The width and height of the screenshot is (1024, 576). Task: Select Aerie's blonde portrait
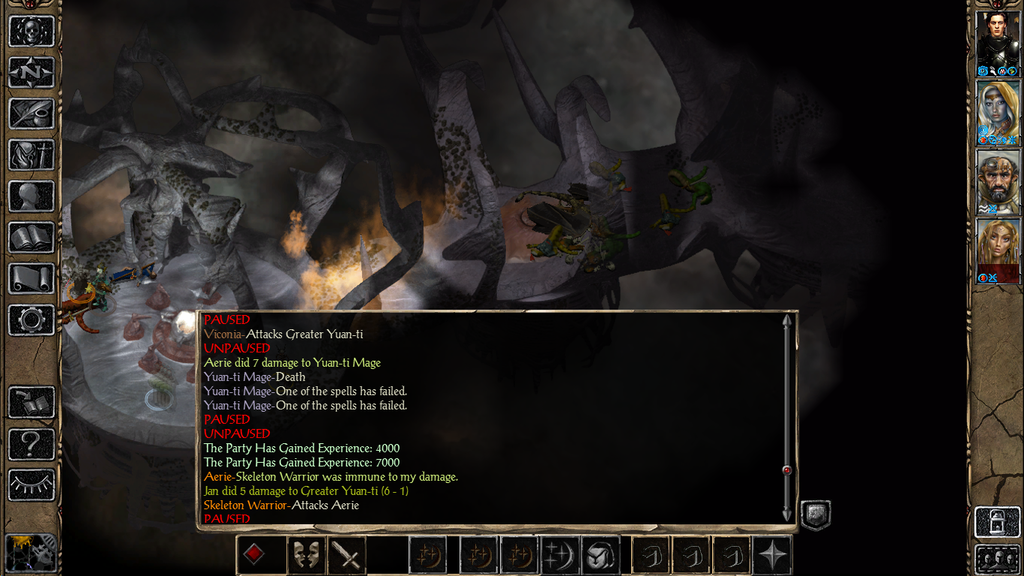[x=997, y=246]
